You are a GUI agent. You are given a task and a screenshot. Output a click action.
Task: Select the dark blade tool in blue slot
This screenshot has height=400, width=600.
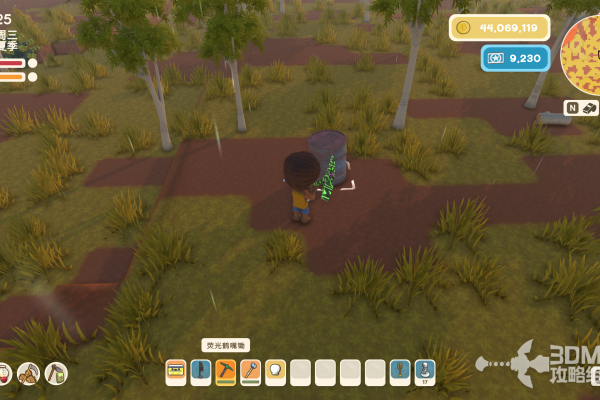pos(201,372)
